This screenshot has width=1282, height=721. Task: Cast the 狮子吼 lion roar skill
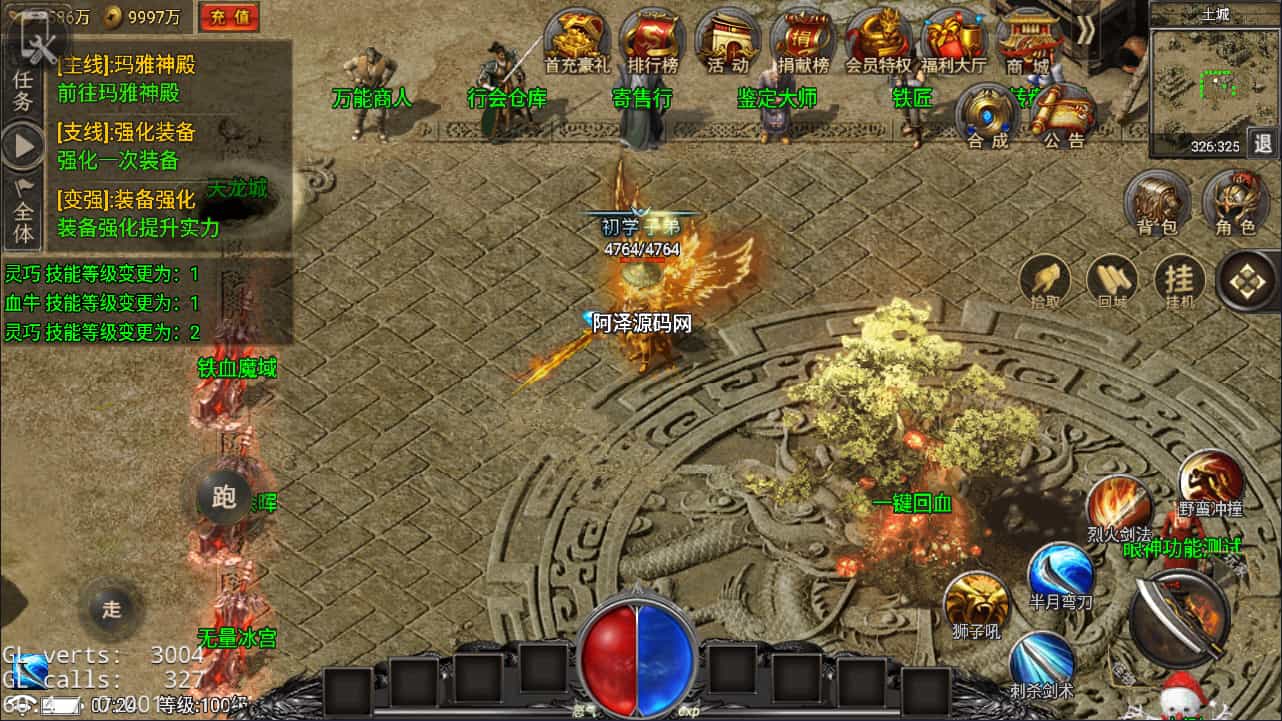tap(975, 603)
